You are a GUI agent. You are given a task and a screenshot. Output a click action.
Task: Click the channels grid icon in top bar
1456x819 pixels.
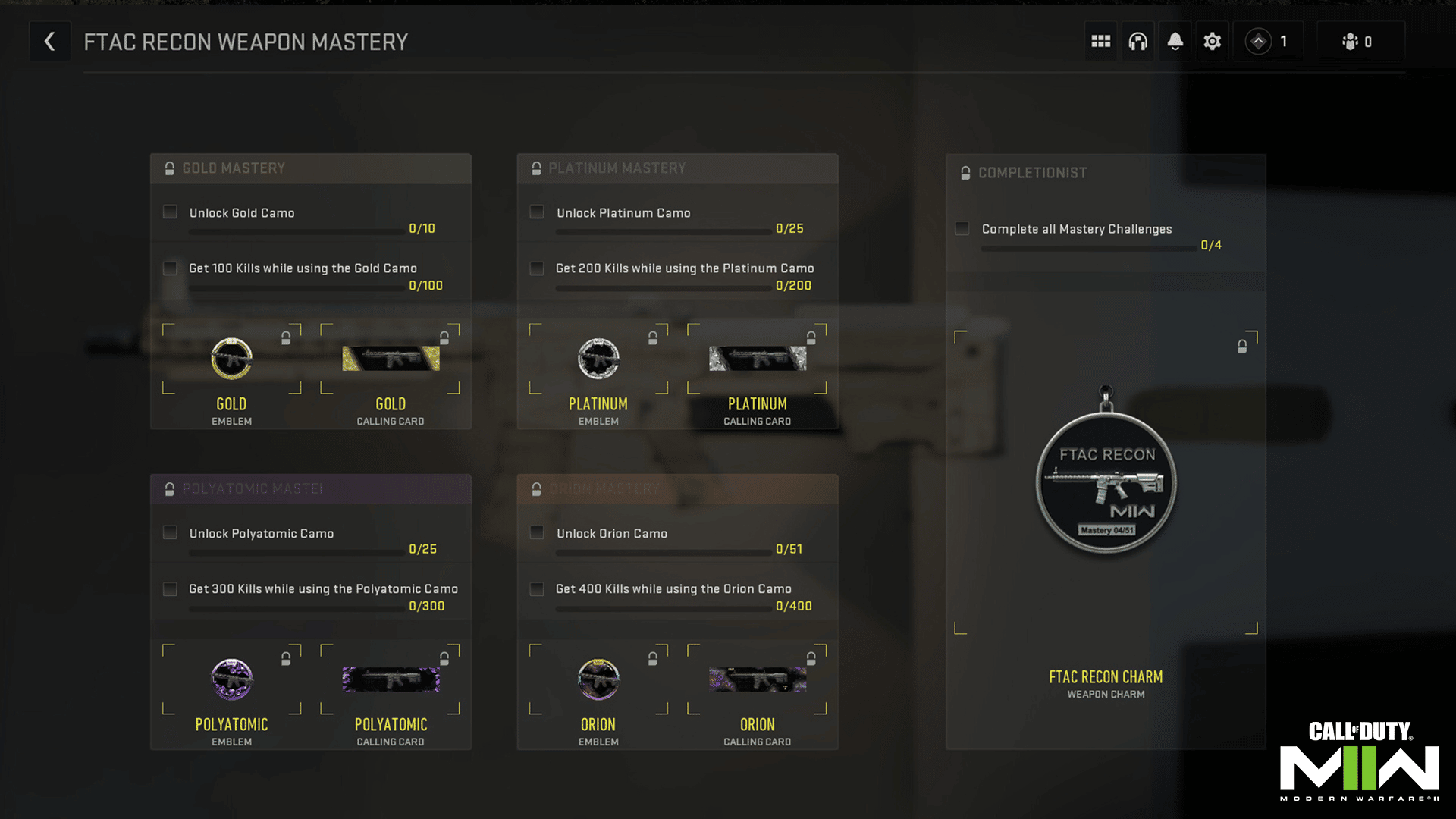1100,41
